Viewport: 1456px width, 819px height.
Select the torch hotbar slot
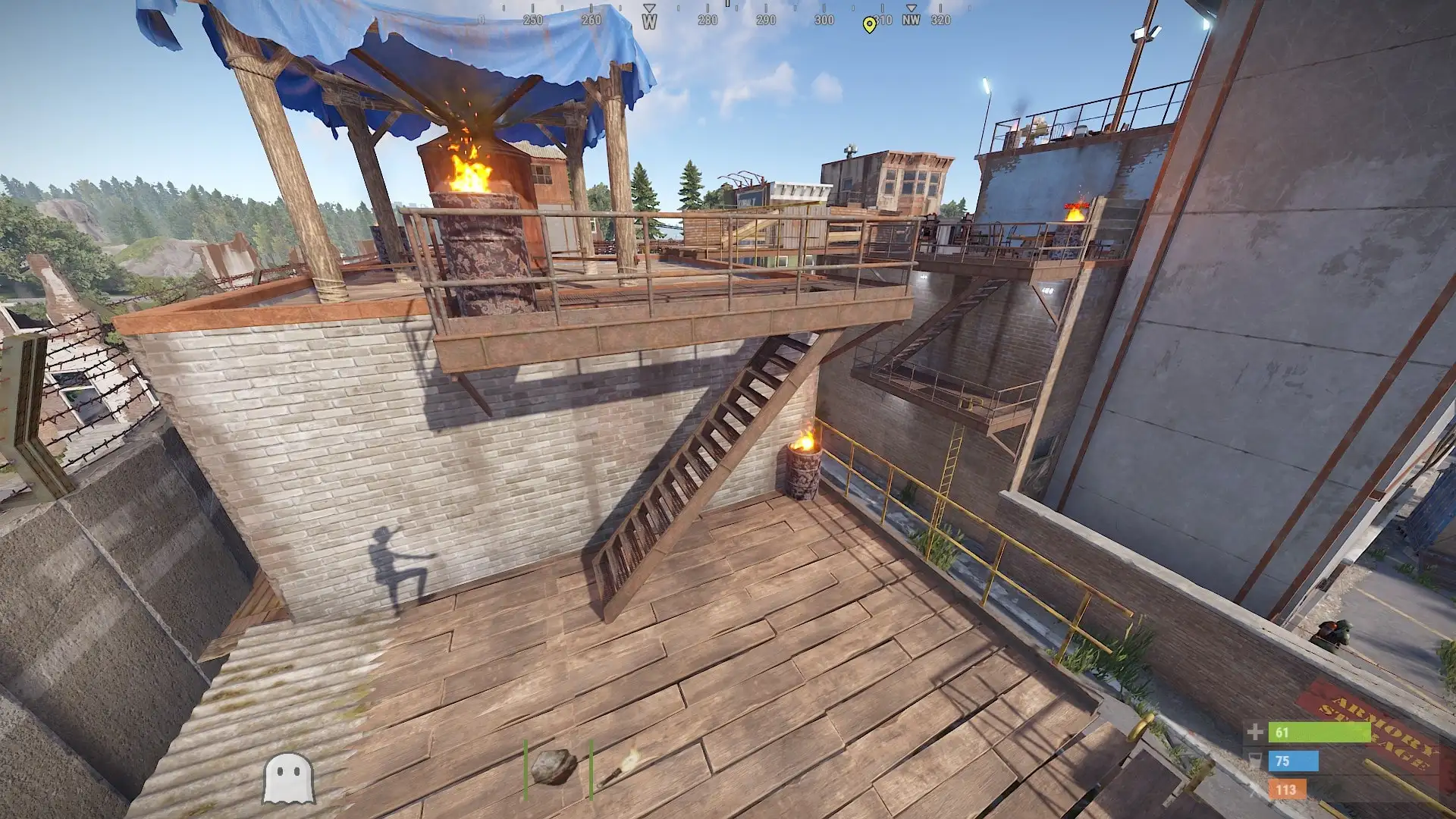tap(620, 767)
